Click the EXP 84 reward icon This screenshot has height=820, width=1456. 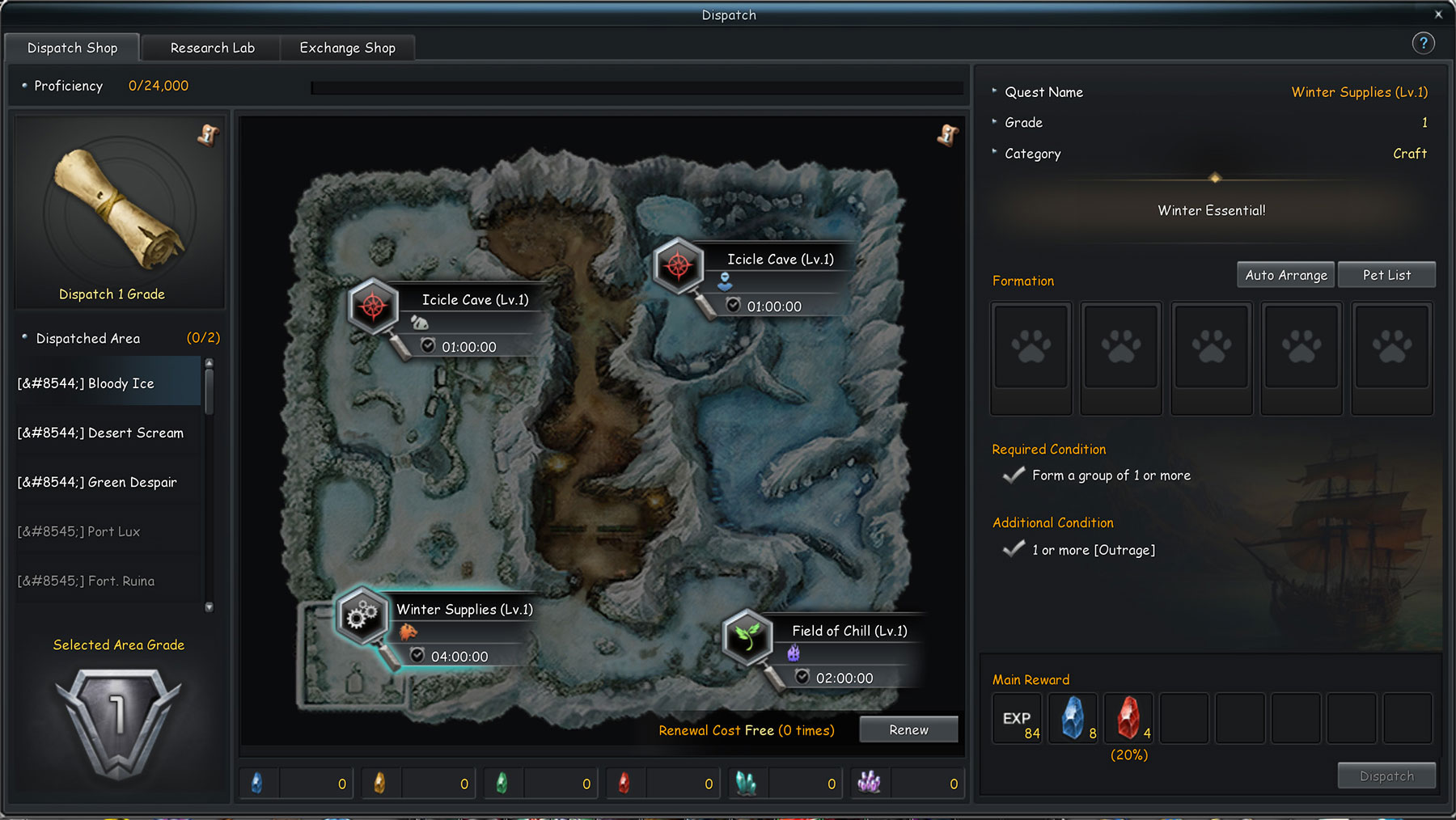click(1017, 717)
